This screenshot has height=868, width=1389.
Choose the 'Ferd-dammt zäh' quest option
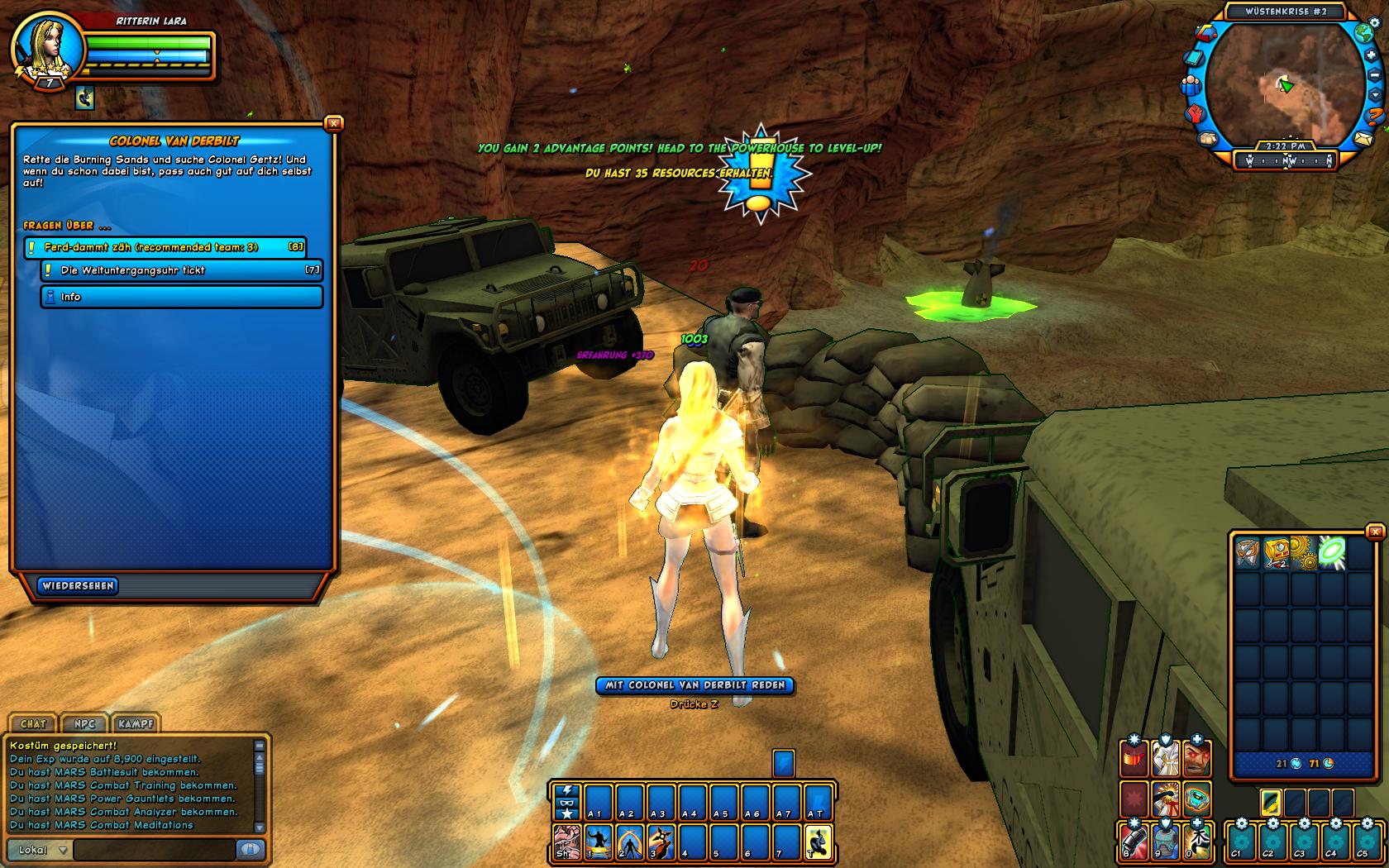click(x=165, y=247)
